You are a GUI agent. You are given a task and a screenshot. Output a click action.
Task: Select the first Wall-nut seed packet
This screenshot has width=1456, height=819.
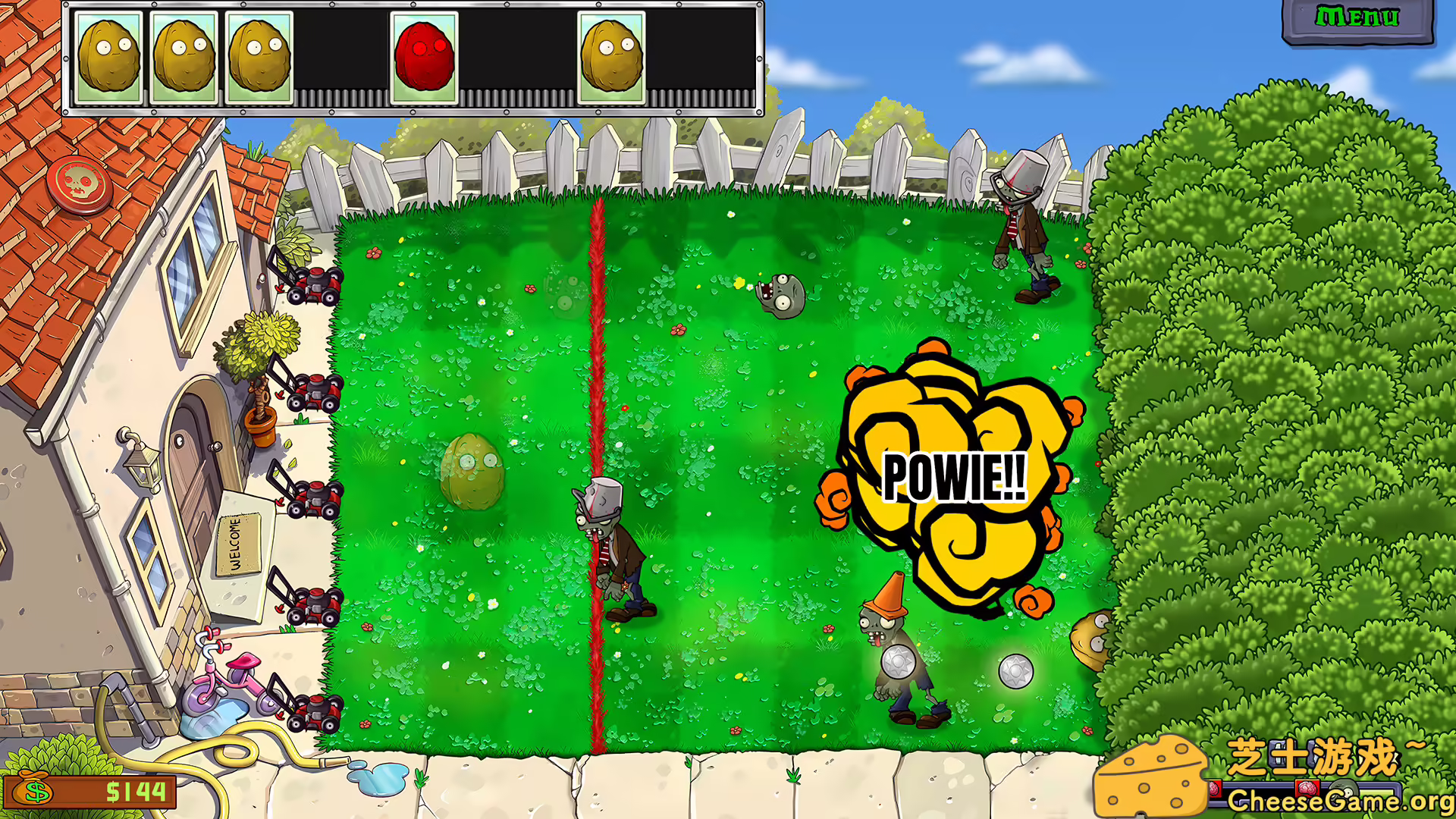click(x=108, y=57)
